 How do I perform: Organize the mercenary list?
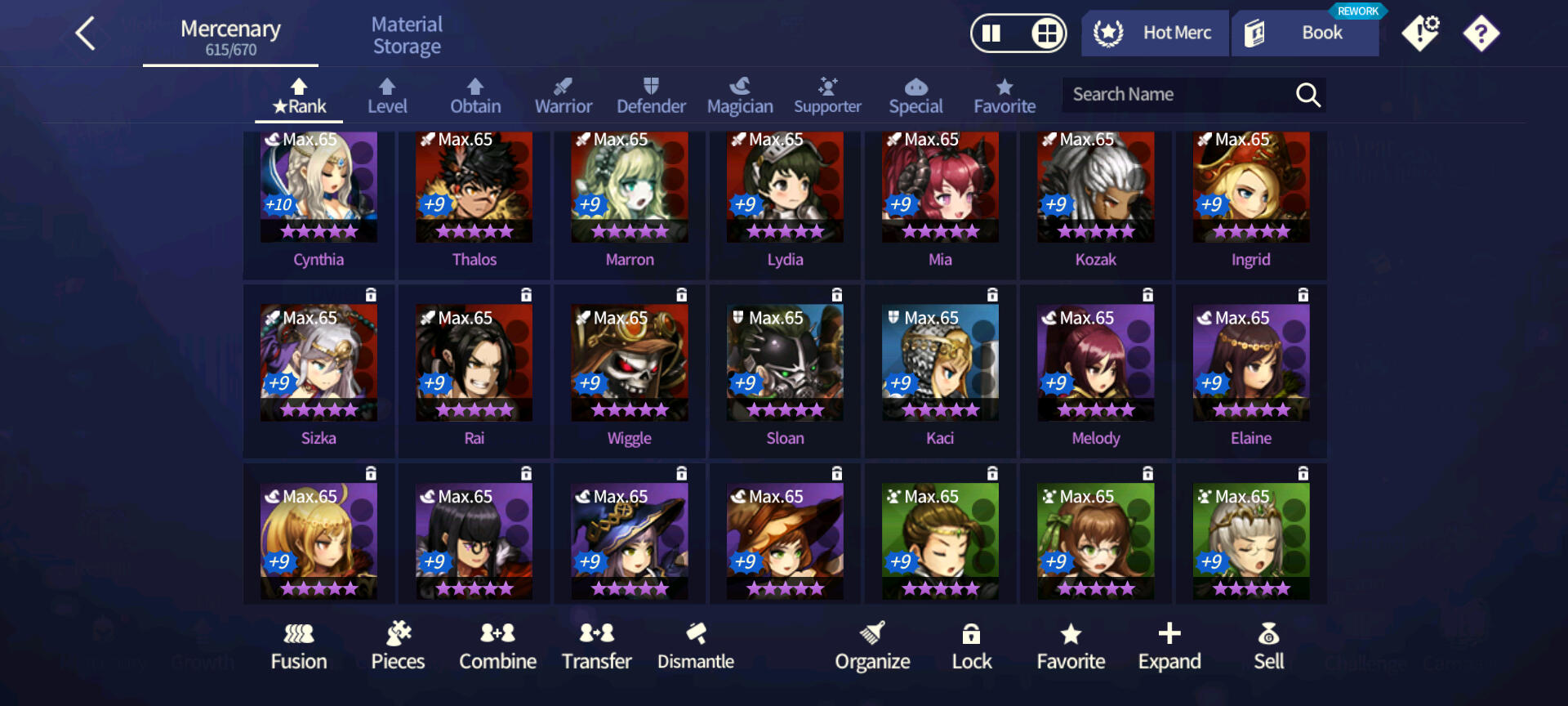click(872, 646)
